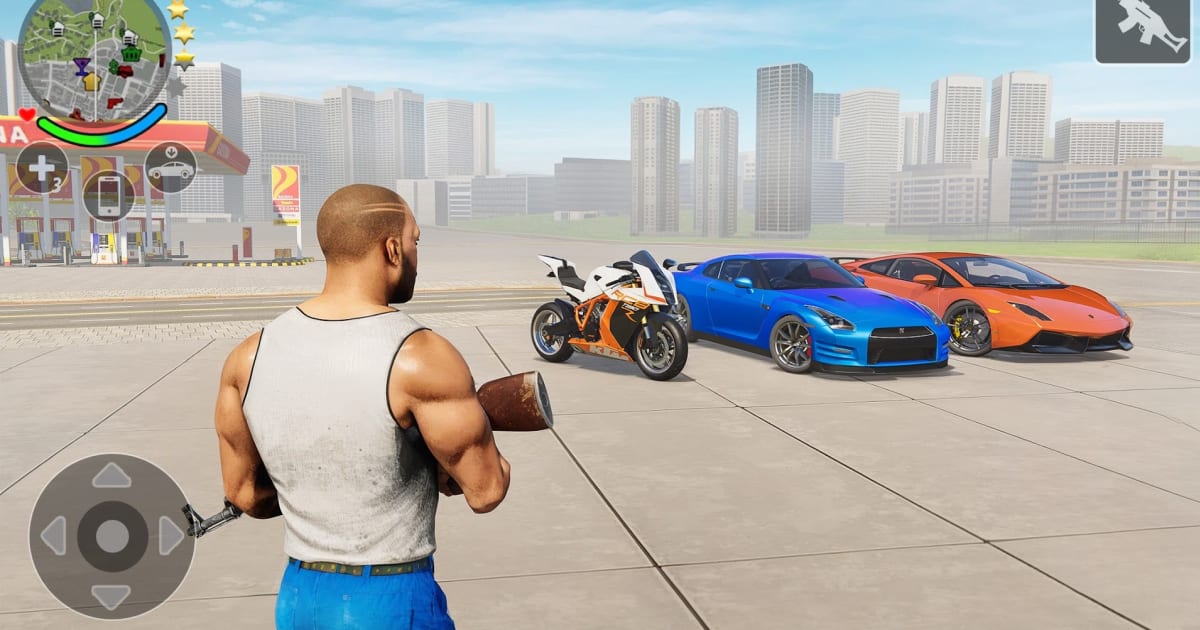The image size is (1200, 630).
Task: Click the yellow house marker on minimap
Action: pyautogui.click(x=92, y=82)
